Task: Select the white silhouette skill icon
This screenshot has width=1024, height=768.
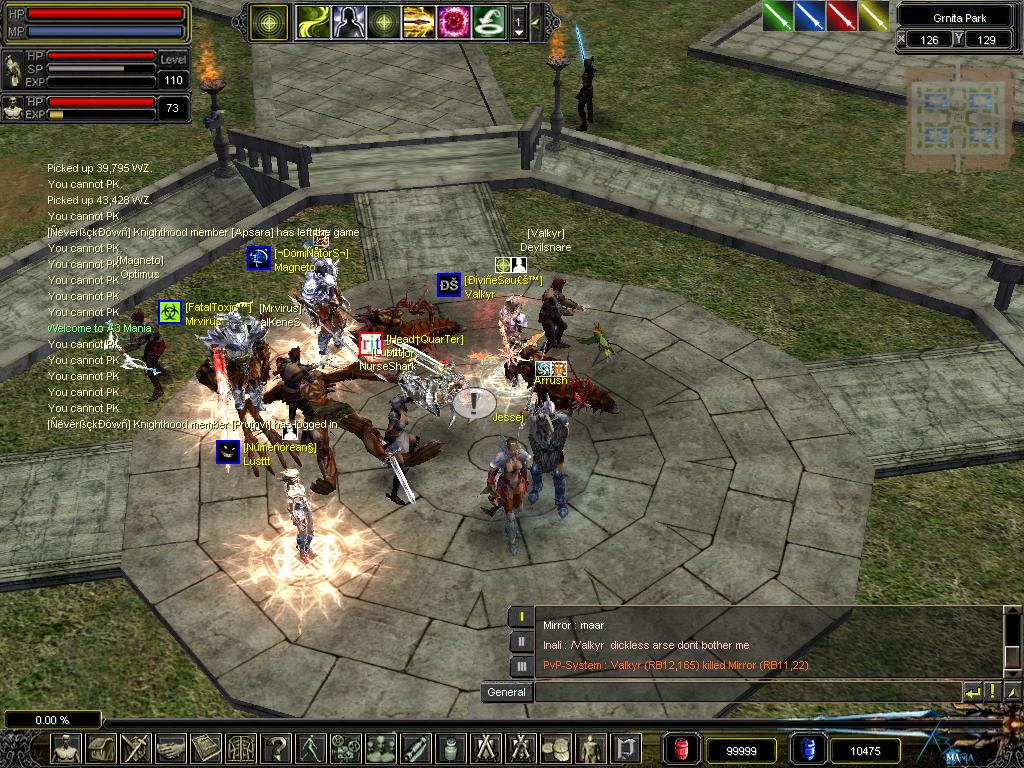Action: pyautogui.click(x=347, y=21)
